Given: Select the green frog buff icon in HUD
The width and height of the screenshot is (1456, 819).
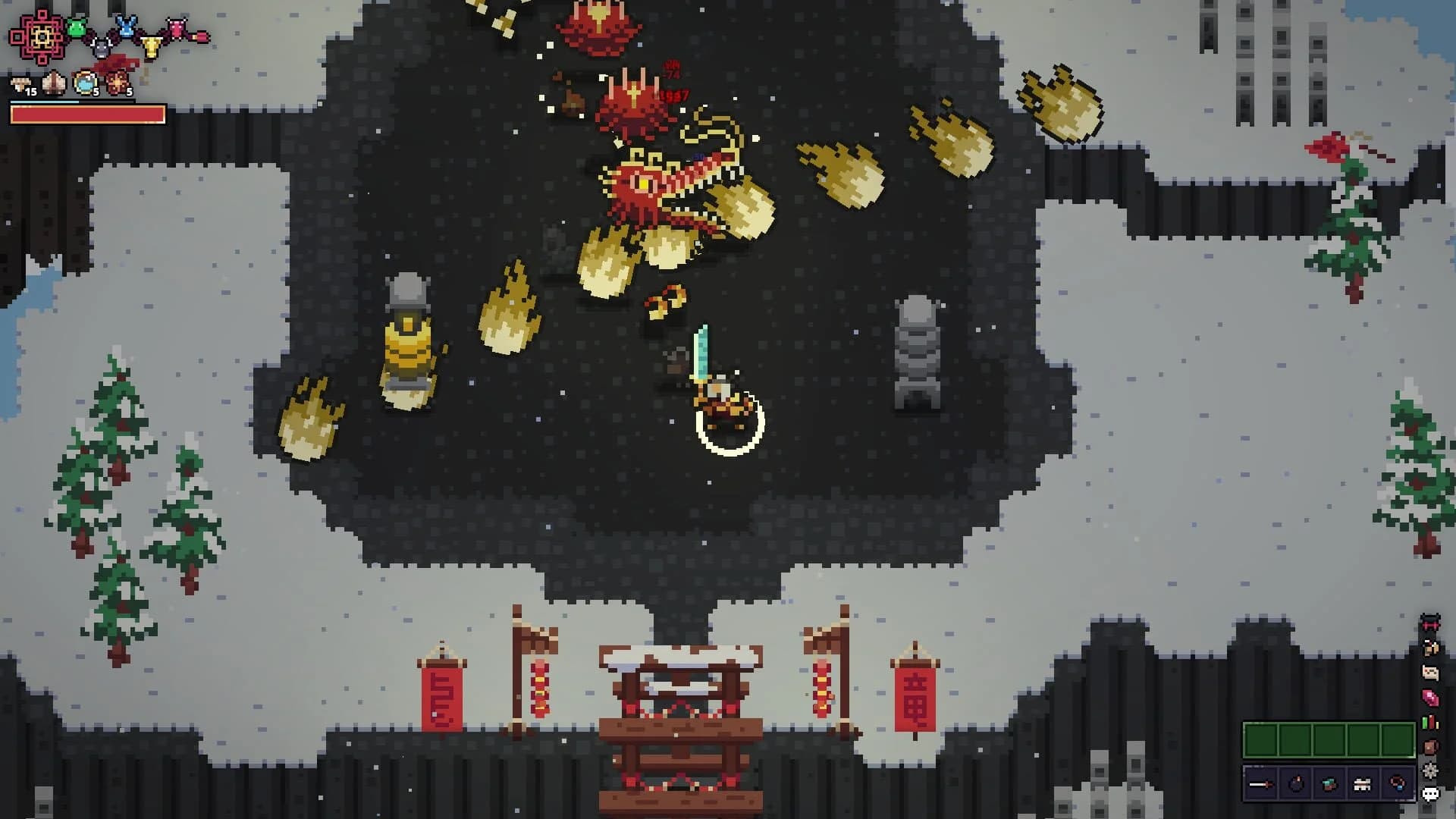Looking at the screenshot, I should click(77, 26).
